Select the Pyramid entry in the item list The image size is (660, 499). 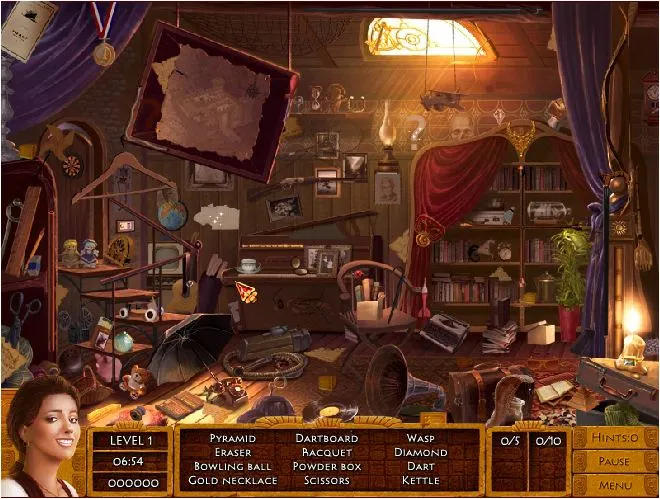(232, 438)
